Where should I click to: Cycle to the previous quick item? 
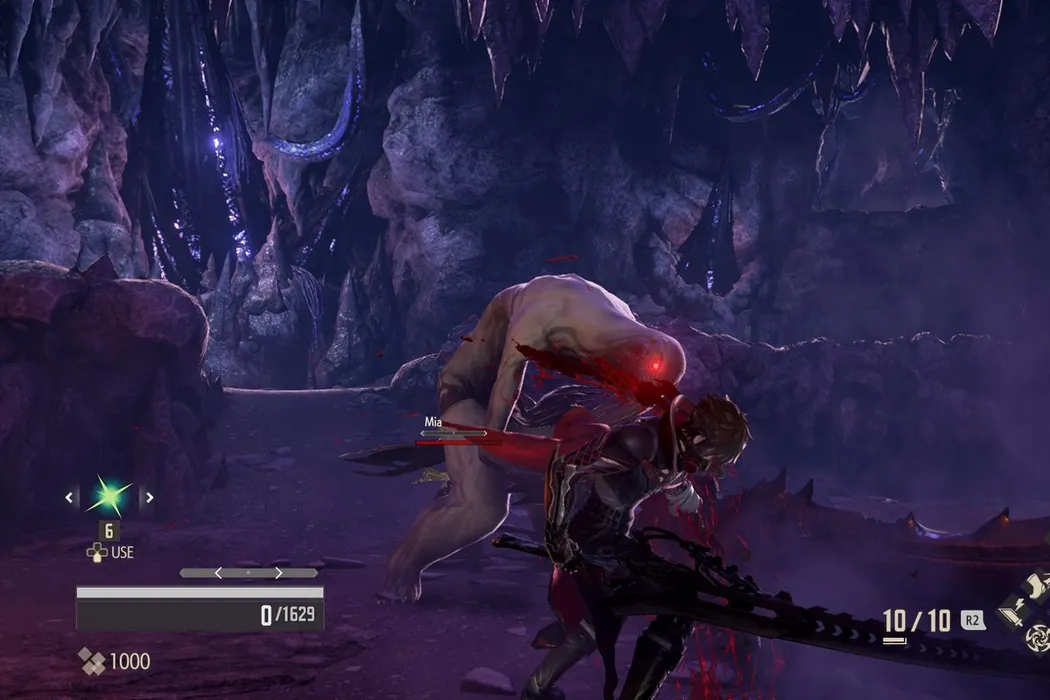[x=70, y=497]
